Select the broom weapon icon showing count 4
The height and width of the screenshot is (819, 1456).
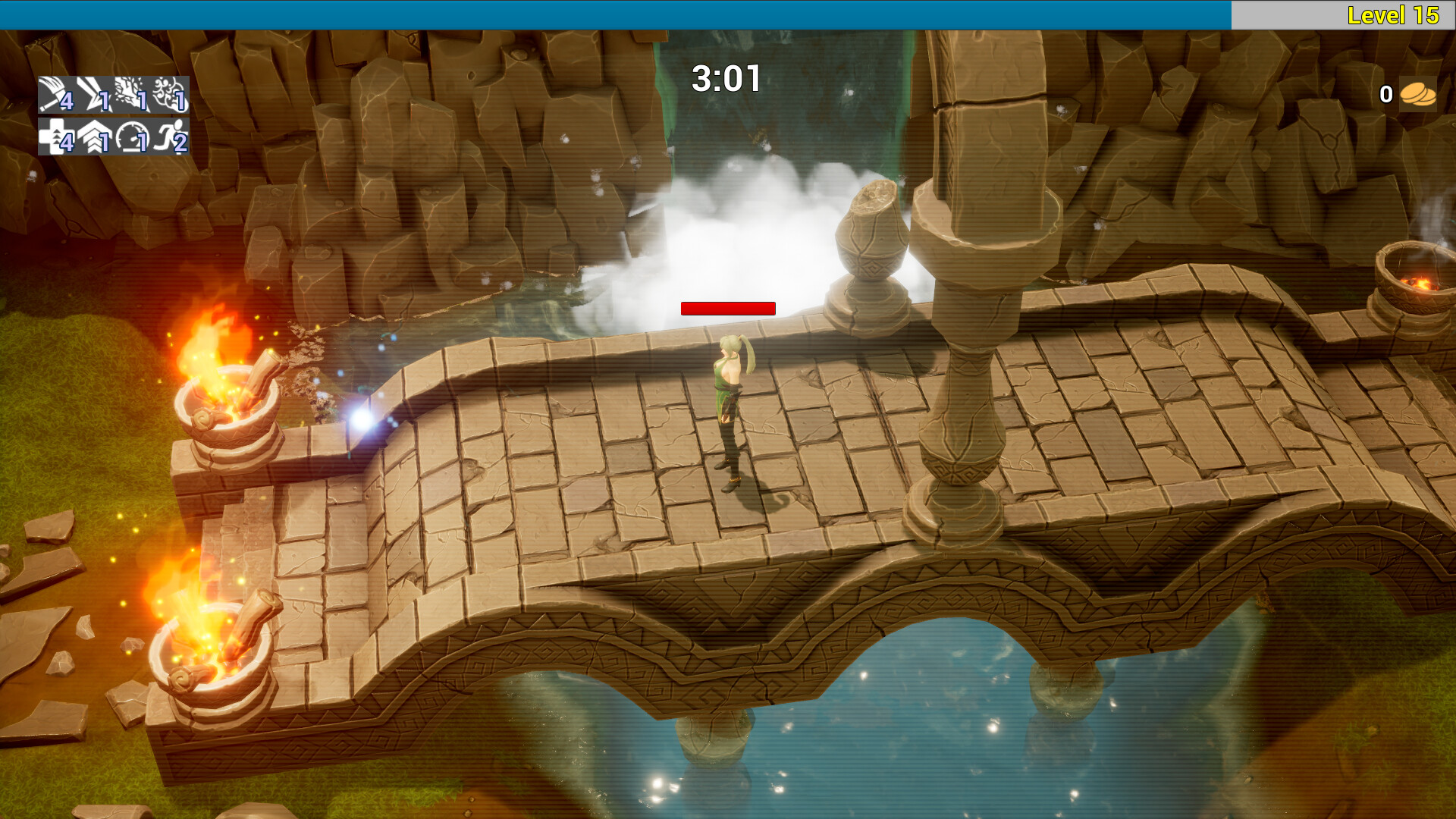click(55, 95)
